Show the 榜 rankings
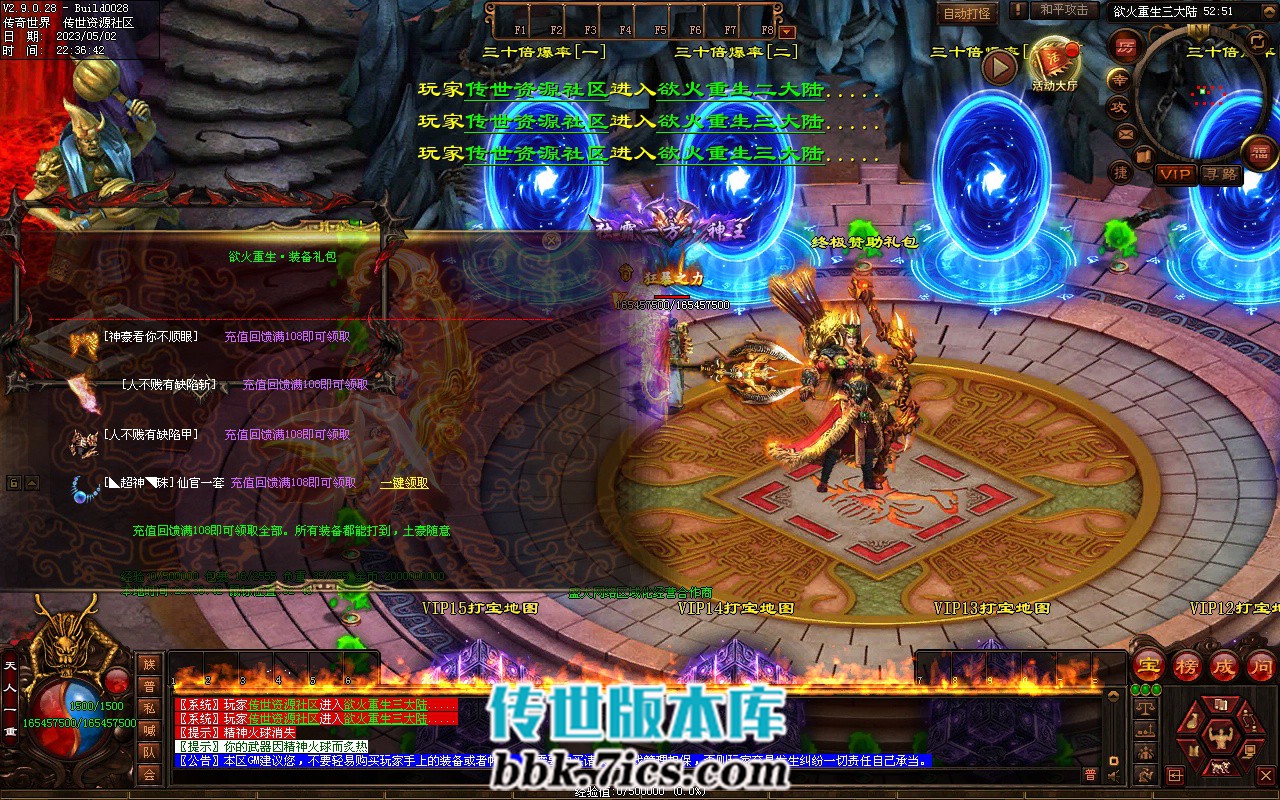This screenshot has height=800, width=1280. coord(1187,666)
